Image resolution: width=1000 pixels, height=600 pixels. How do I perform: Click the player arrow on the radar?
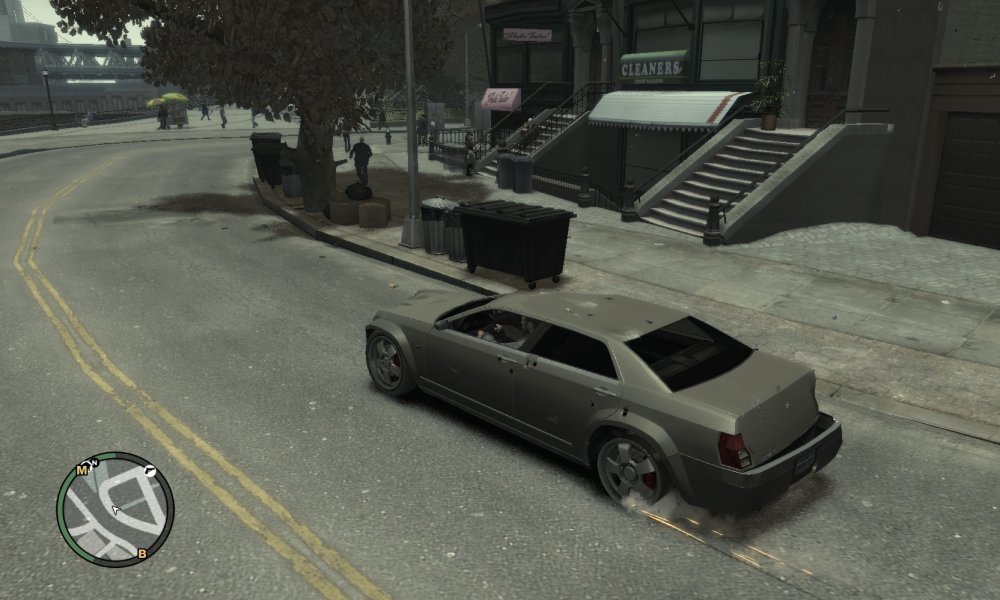[115, 511]
